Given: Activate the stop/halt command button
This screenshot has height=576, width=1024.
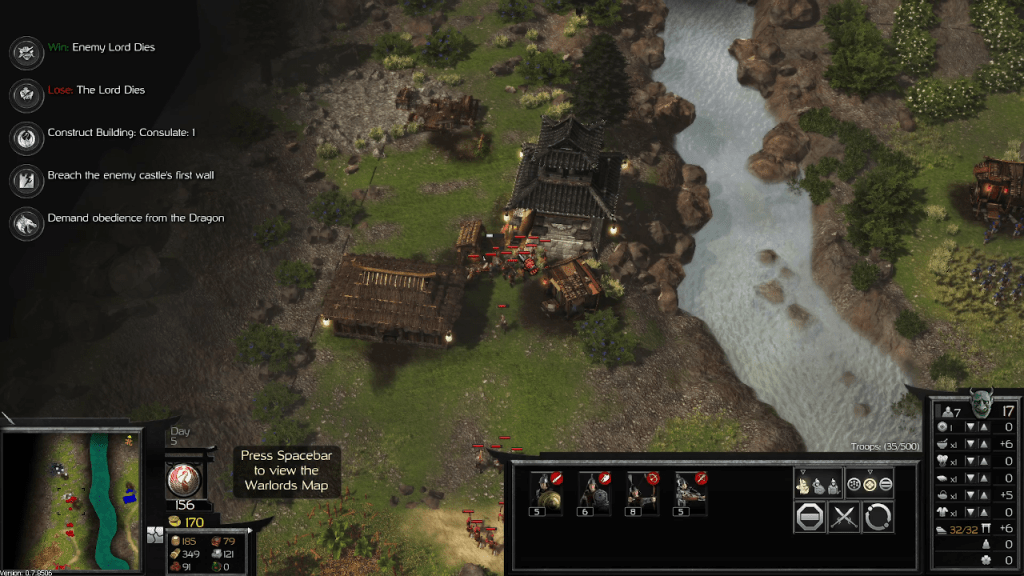Looking at the screenshot, I should pyautogui.click(x=810, y=517).
